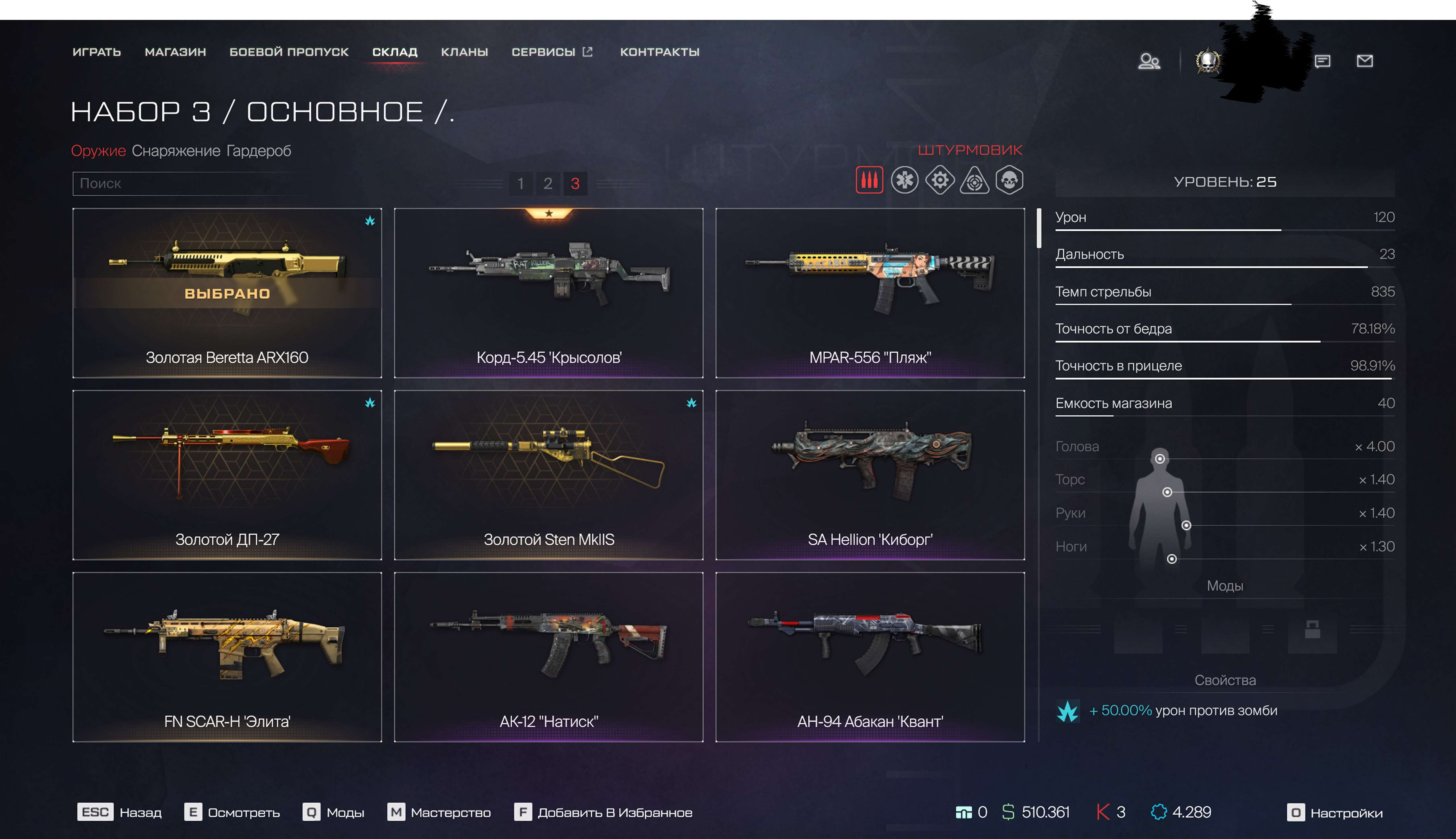1456x839 pixels.
Task: Go to the ИГРАТЬ play menu
Action: point(97,52)
